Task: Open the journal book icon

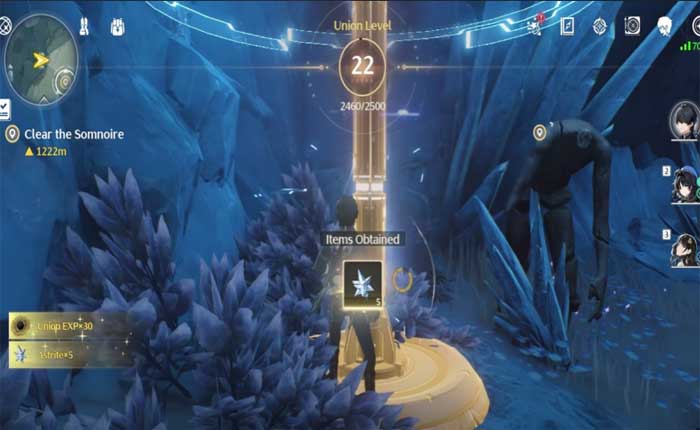Action: click(x=567, y=26)
